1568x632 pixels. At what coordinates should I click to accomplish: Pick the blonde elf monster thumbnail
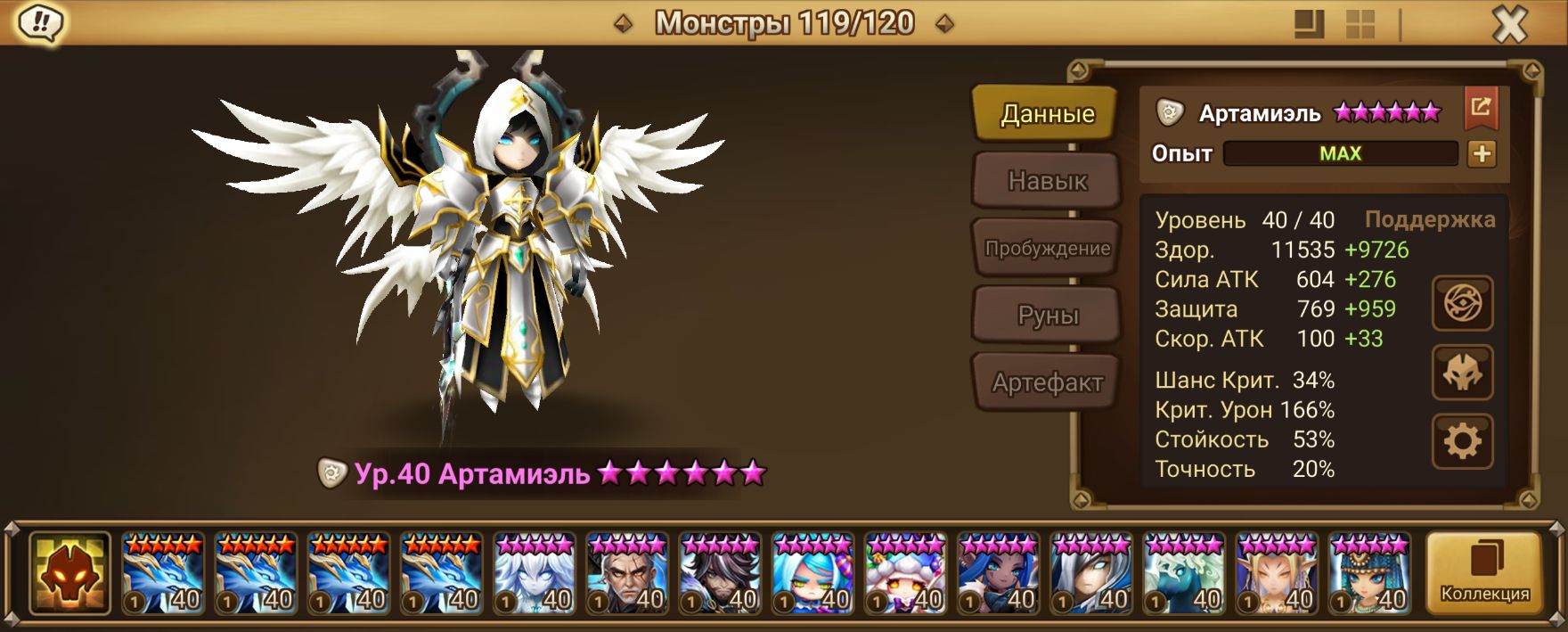coord(1276,573)
